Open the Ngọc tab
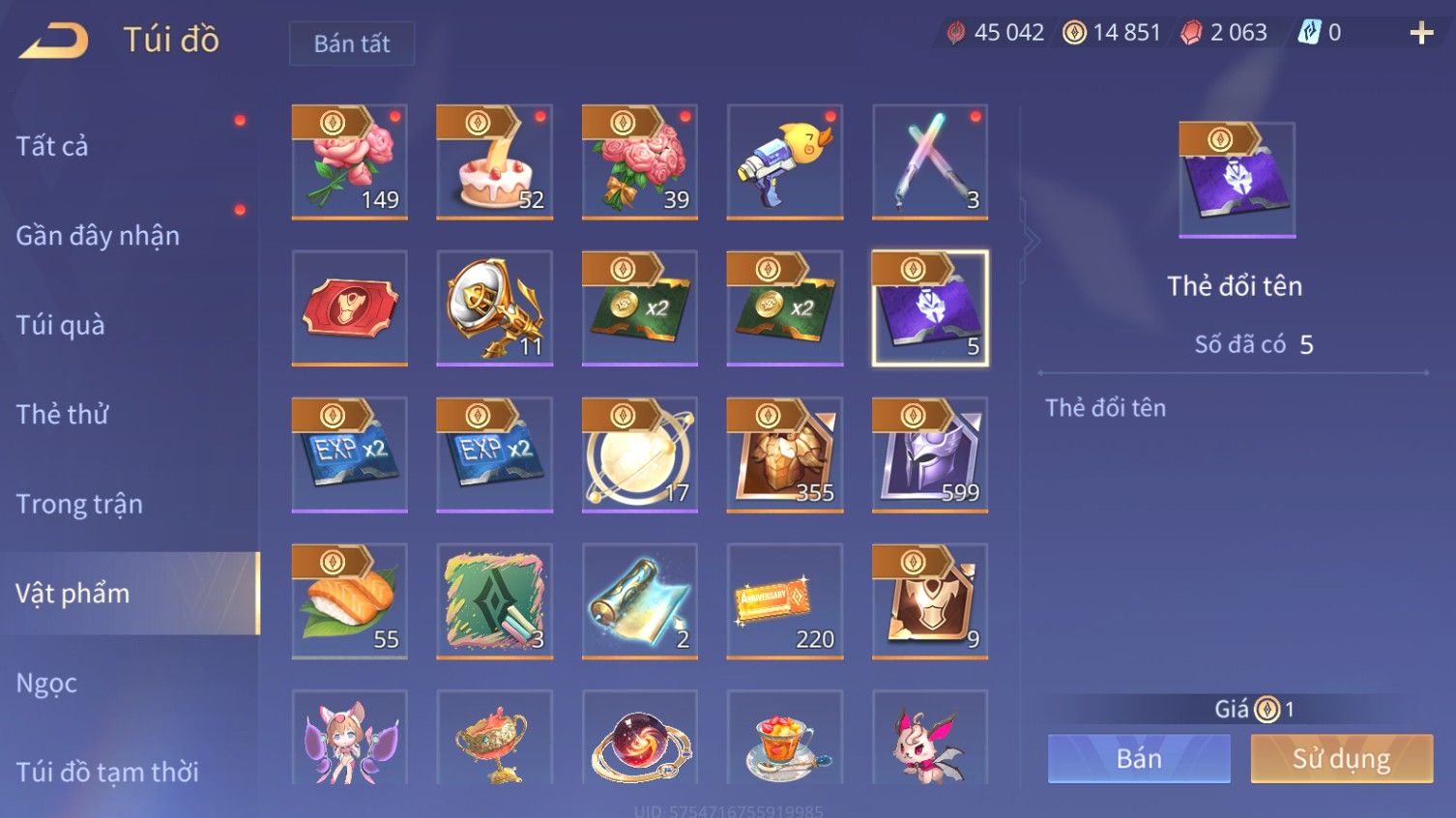Screen dimensions: 1456x818 click(x=46, y=683)
